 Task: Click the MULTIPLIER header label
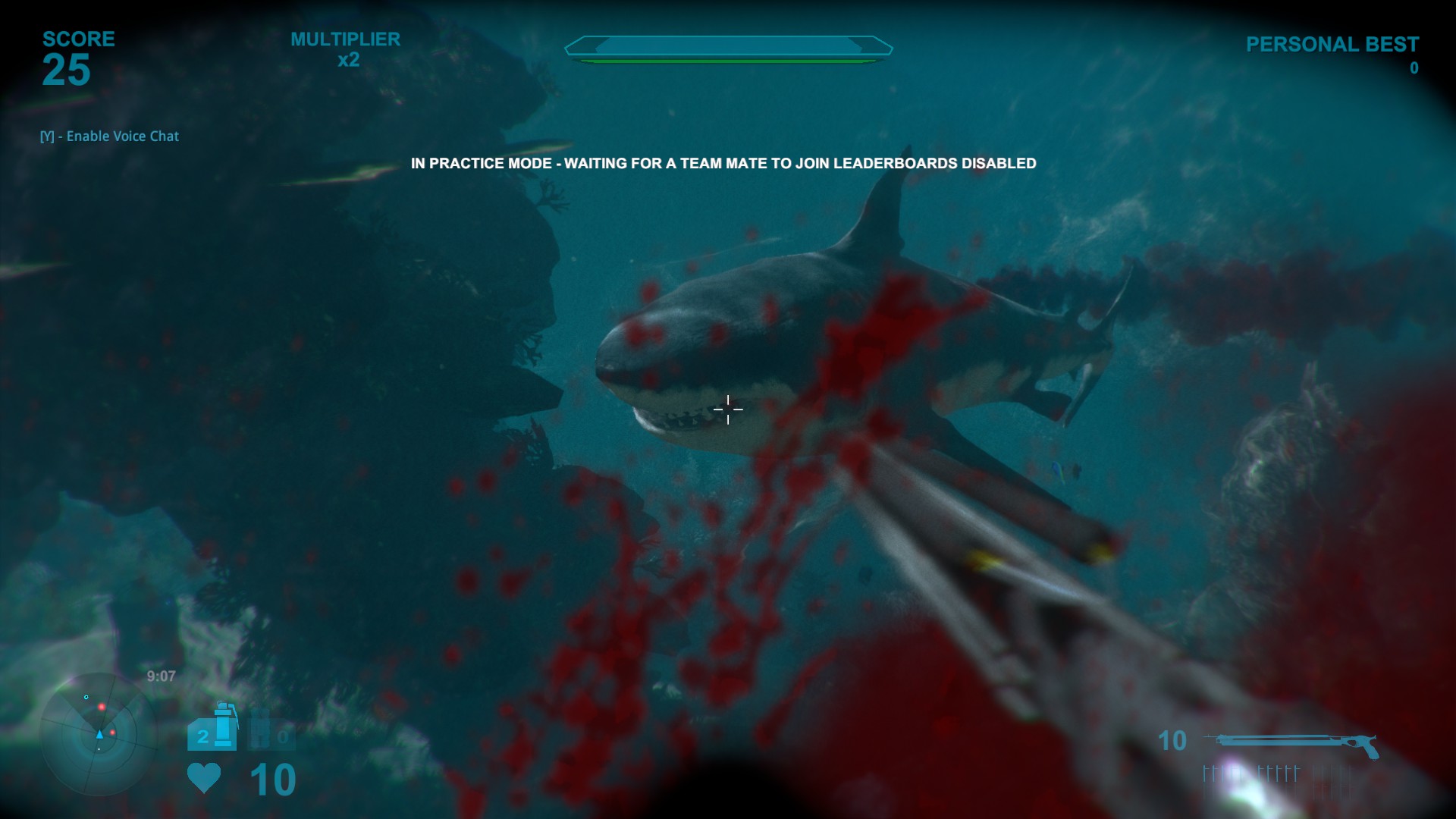coord(345,39)
